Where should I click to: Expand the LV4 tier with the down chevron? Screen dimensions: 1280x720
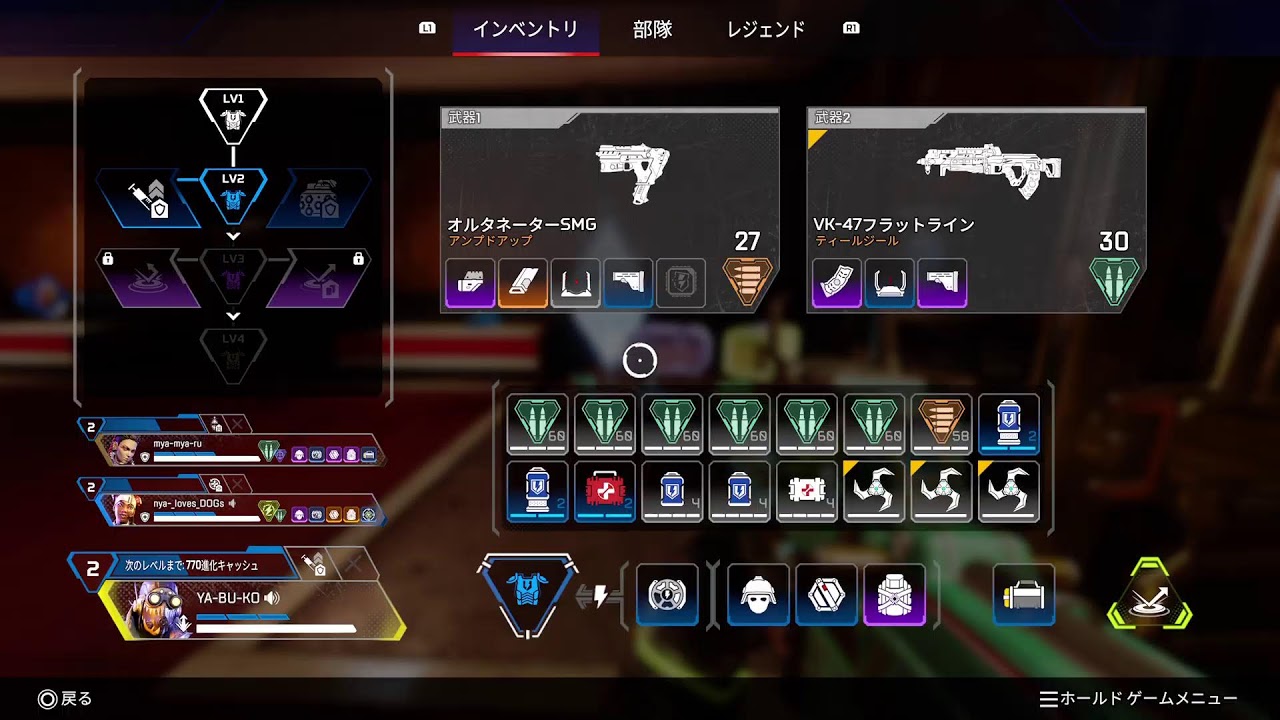tap(234, 318)
